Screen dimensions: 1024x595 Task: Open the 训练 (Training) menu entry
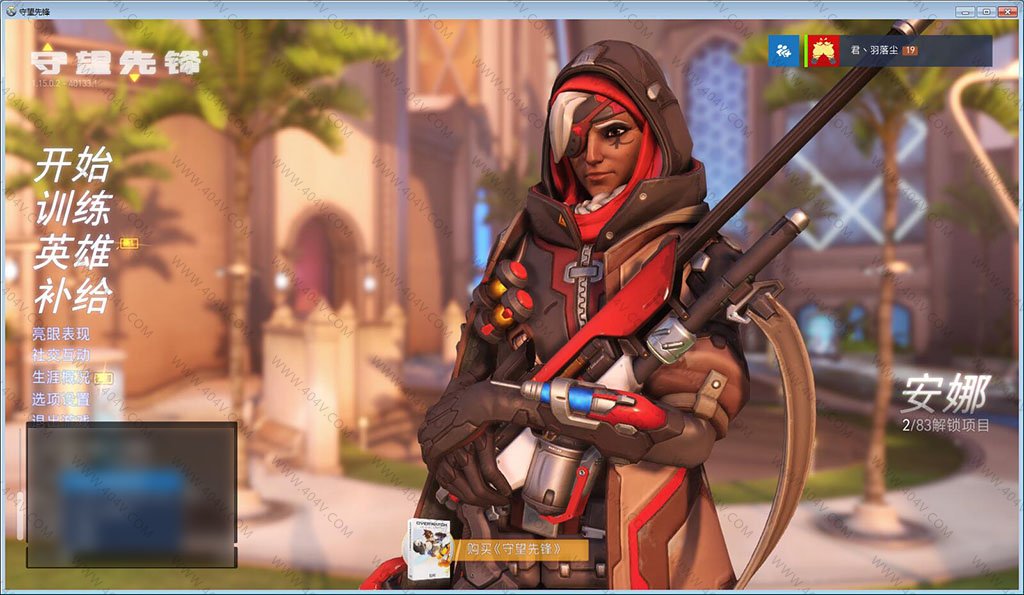point(73,209)
